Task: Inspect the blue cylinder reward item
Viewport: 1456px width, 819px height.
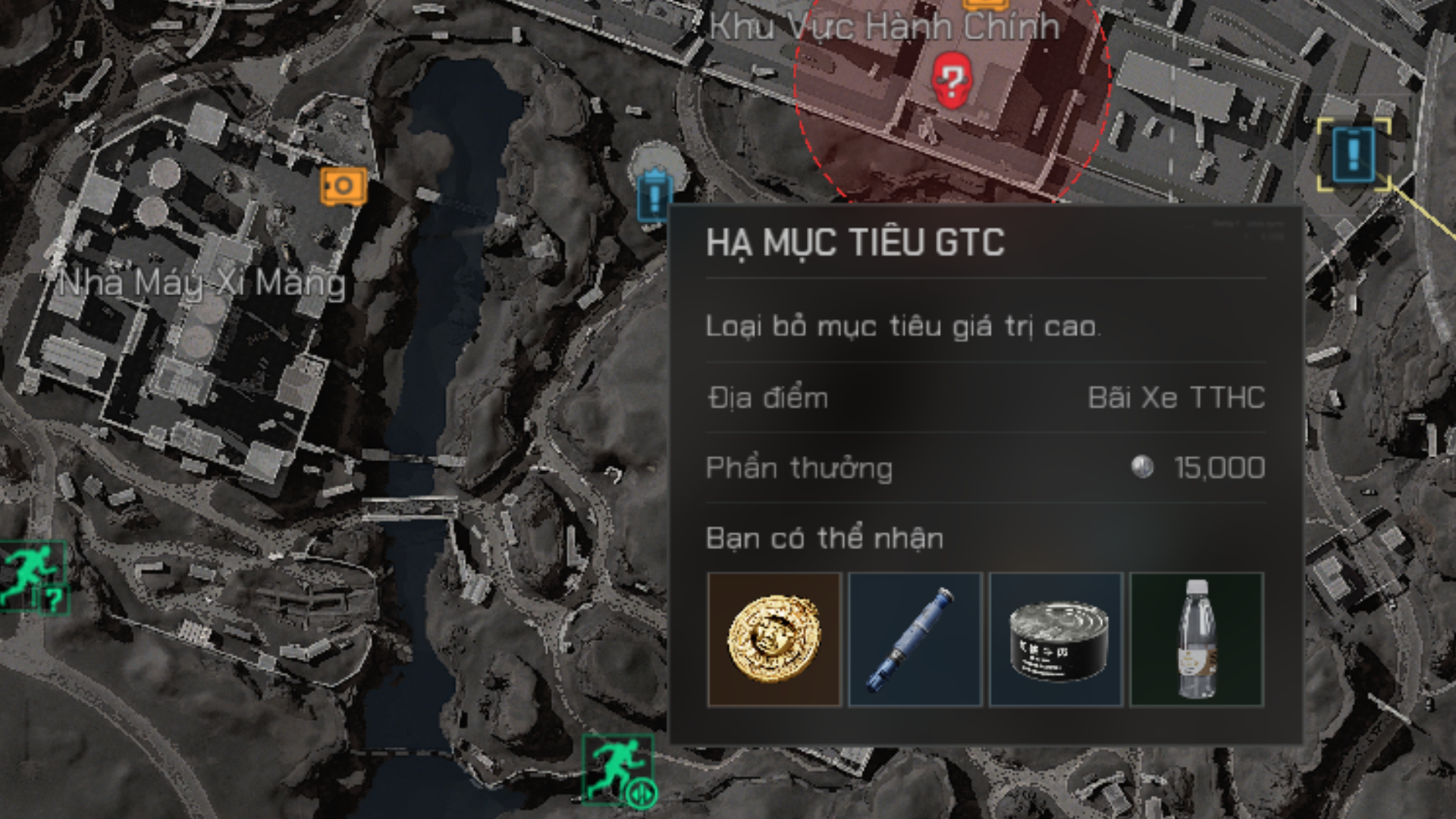Action: [x=915, y=639]
